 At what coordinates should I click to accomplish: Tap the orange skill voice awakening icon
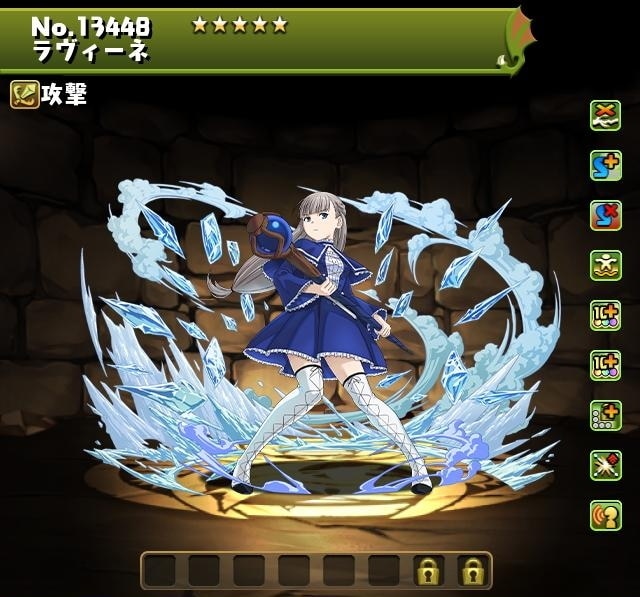coord(605,515)
